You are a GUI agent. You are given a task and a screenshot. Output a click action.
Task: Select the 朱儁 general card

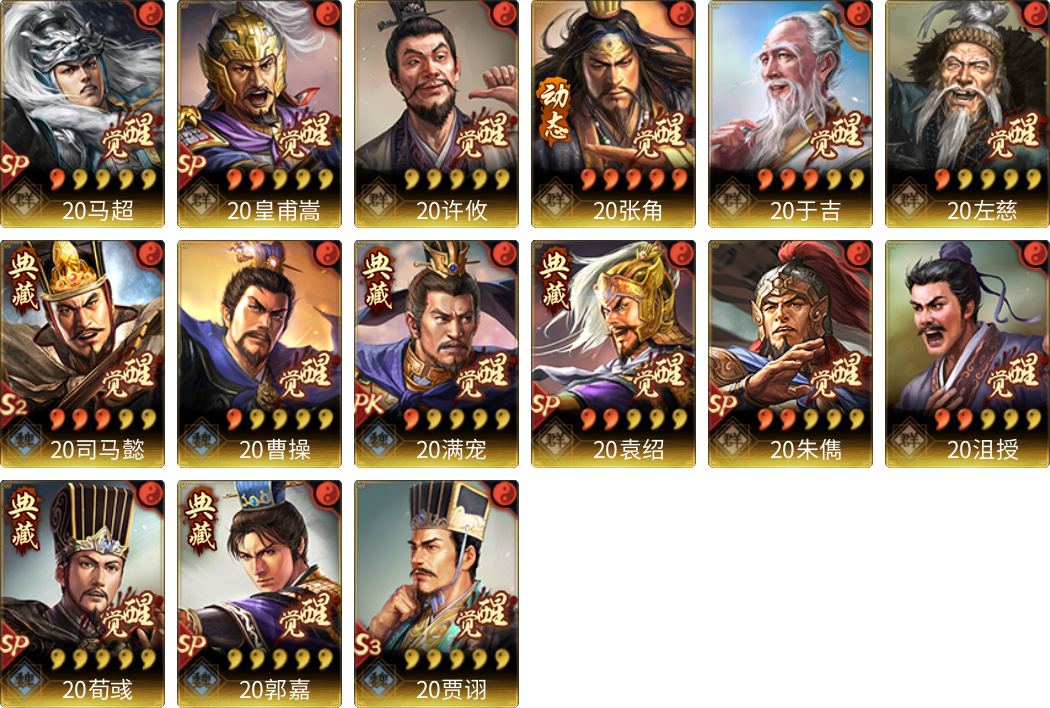tap(790, 353)
